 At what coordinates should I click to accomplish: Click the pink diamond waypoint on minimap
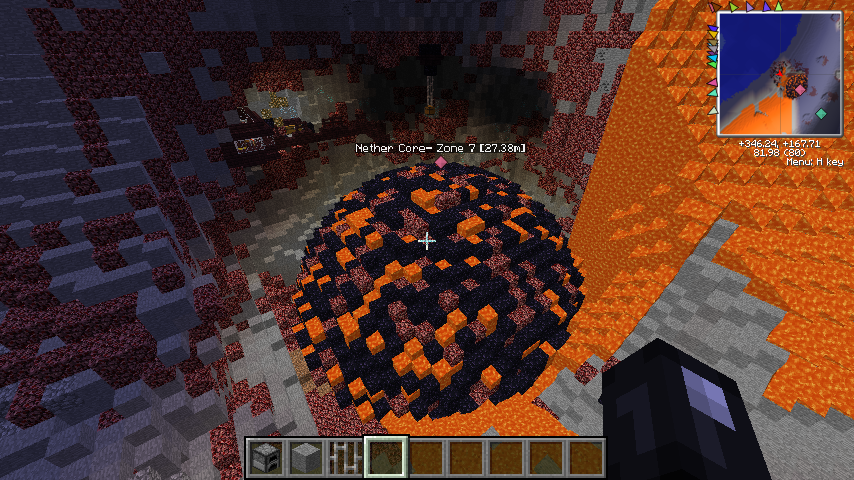point(800,90)
